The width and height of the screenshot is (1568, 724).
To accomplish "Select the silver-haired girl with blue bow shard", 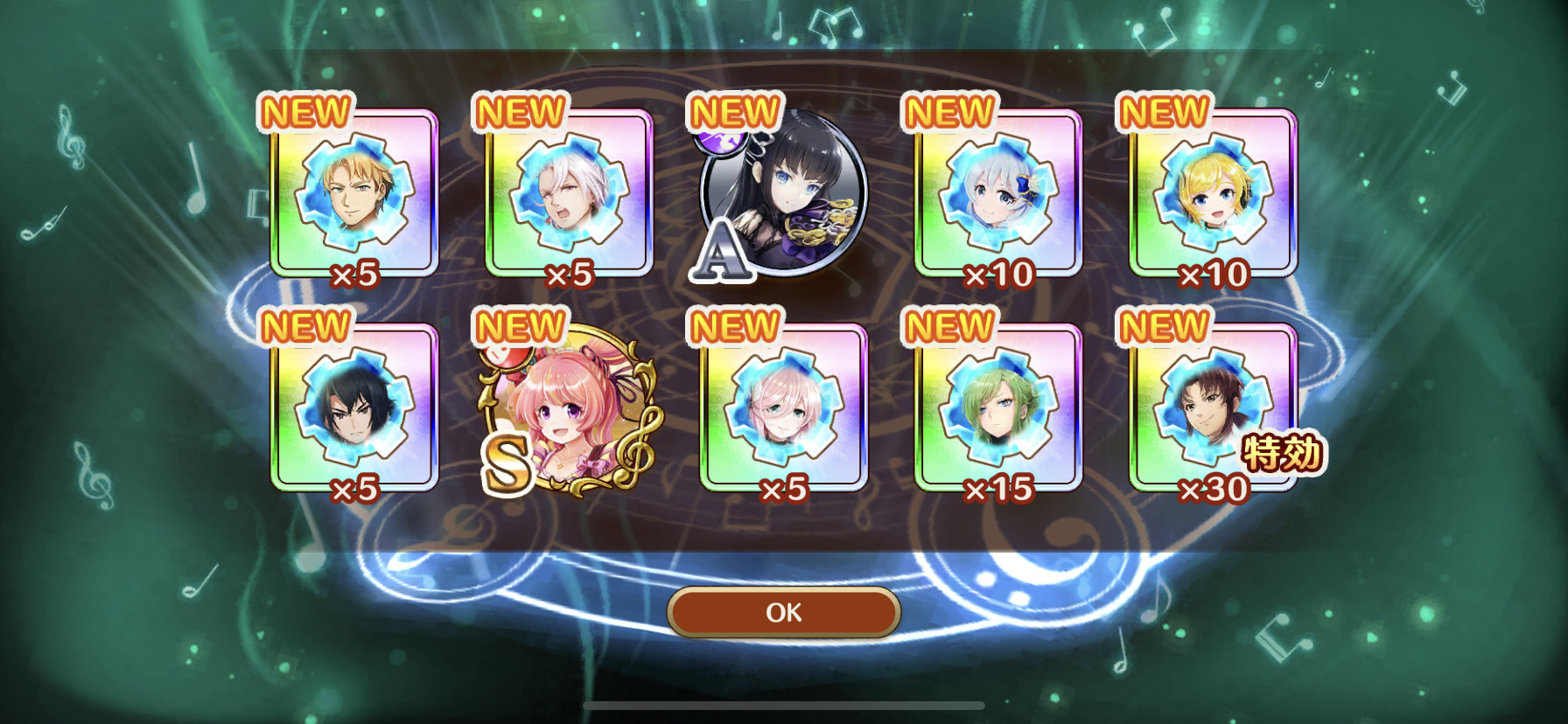I will click(x=998, y=192).
